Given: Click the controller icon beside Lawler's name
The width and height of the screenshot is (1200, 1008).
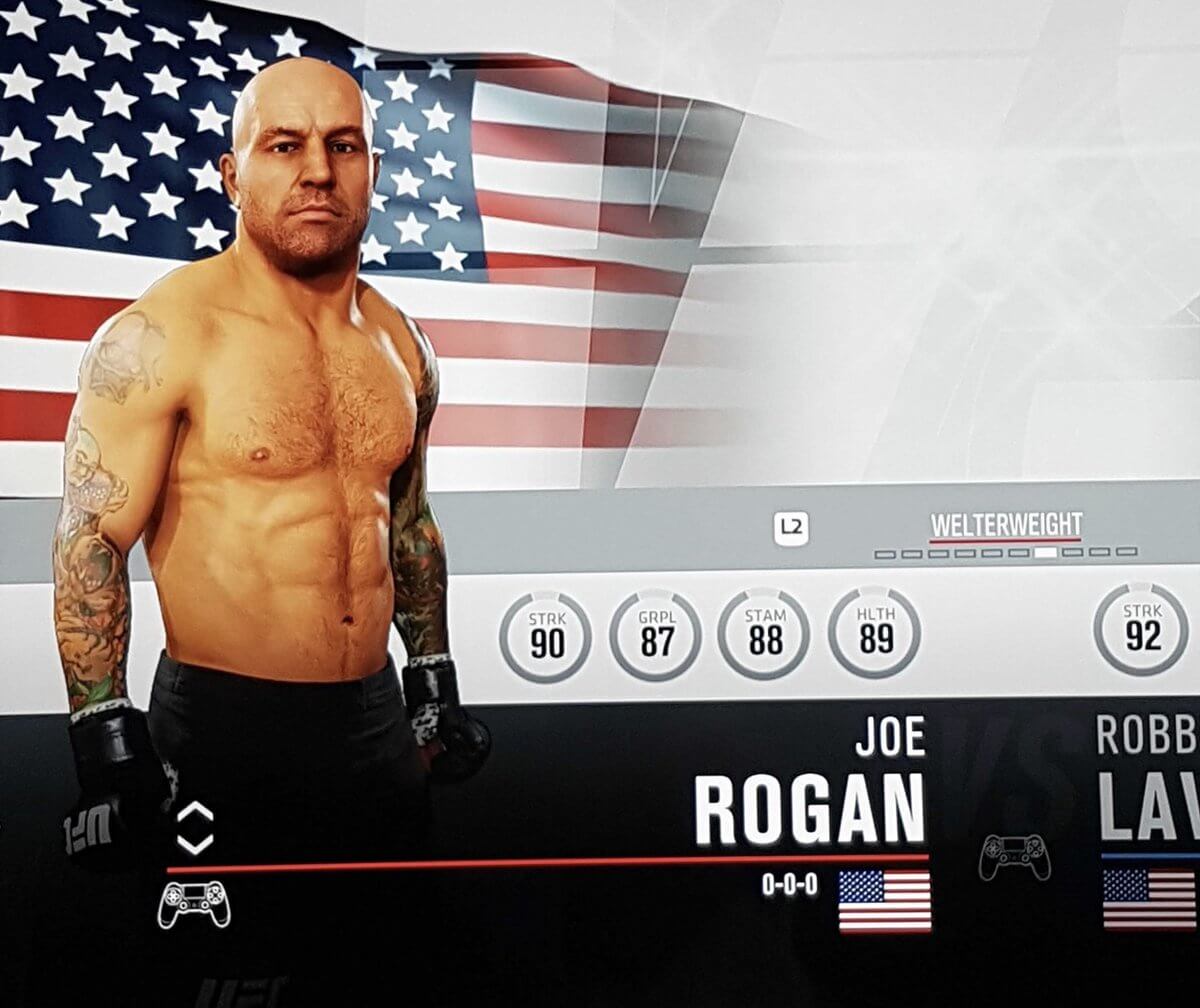Looking at the screenshot, I should point(1014,857).
